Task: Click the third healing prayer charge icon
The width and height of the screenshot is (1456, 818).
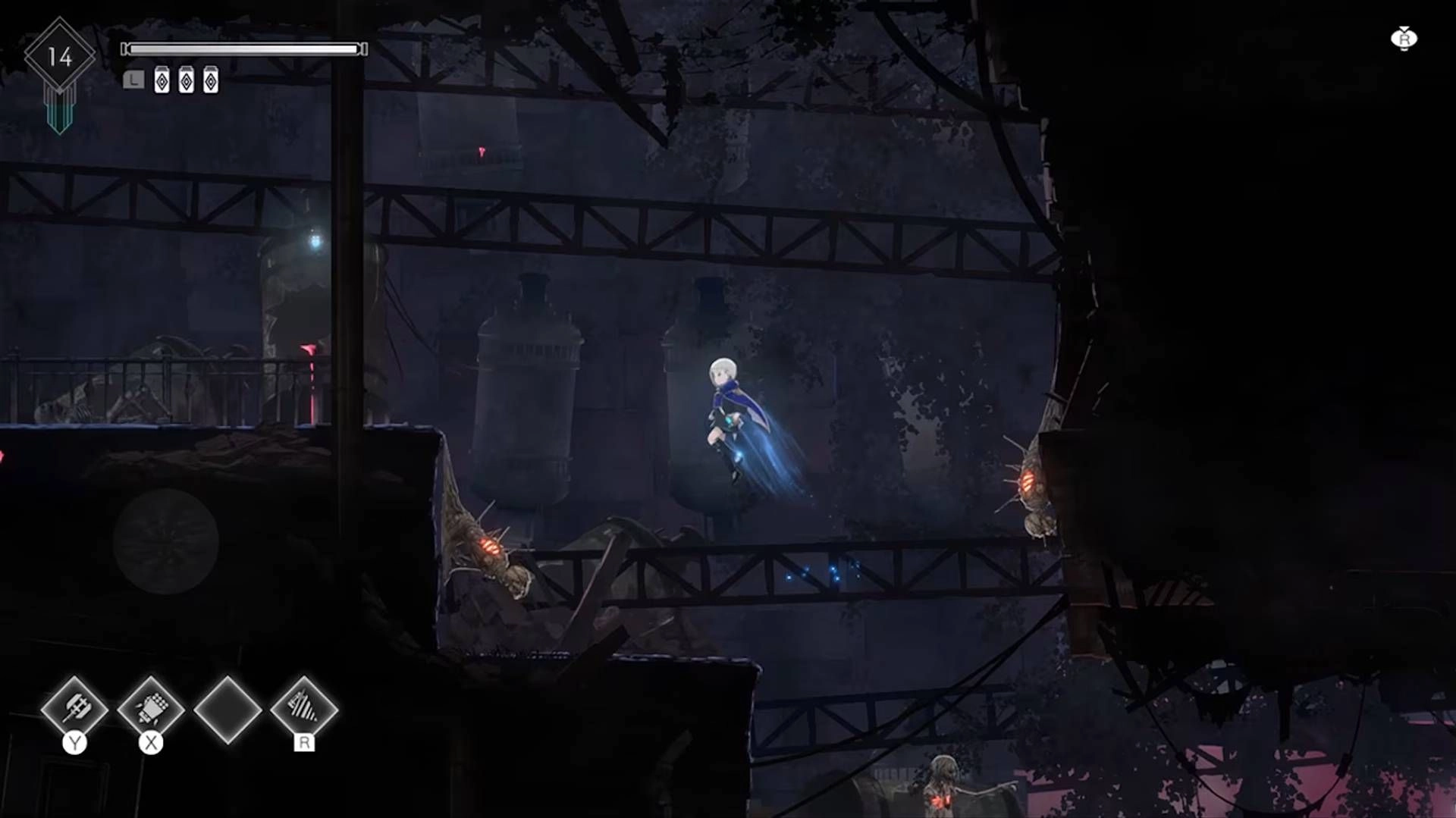Action: point(211,79)
